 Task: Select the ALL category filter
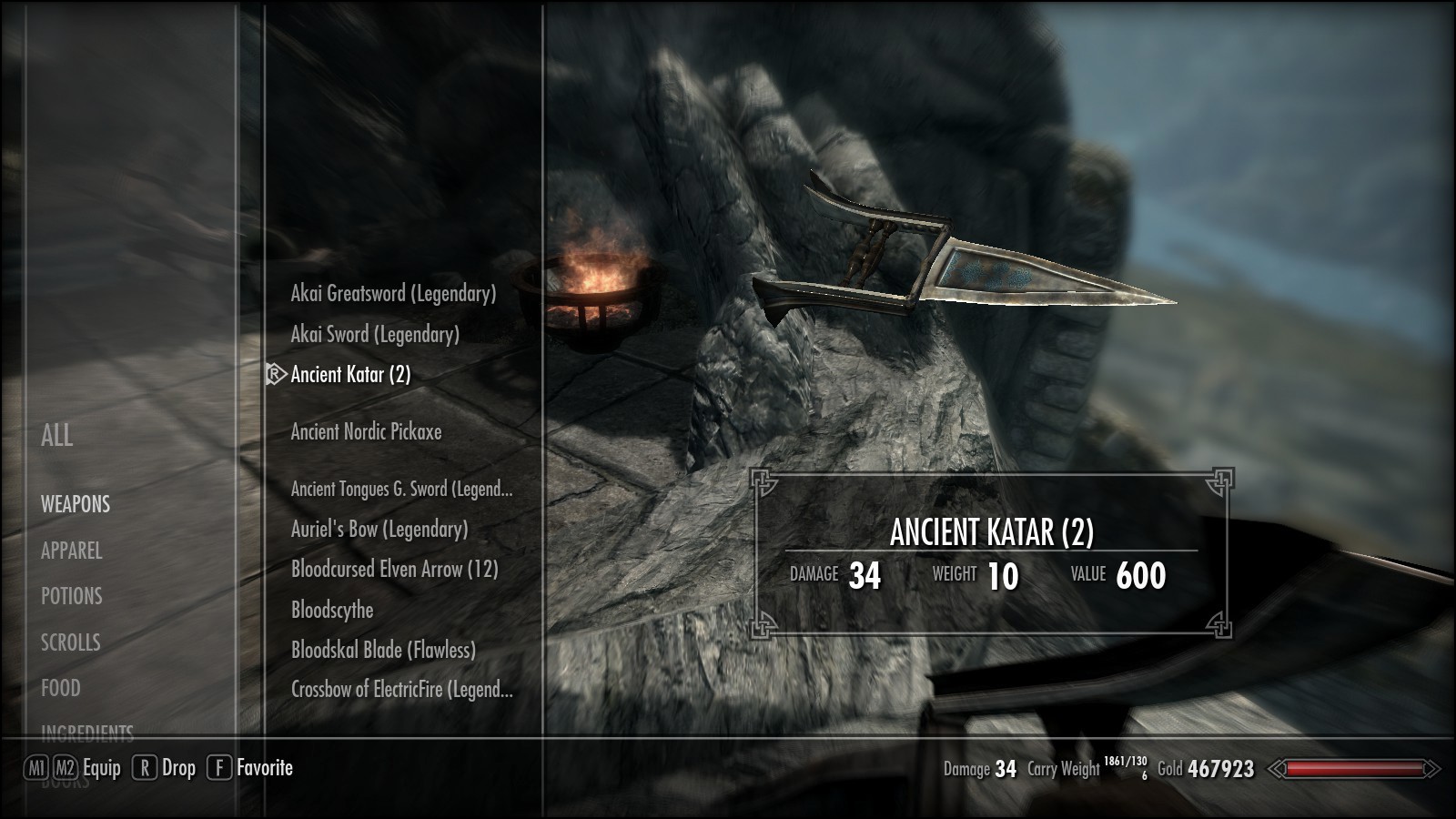[58, 438]
